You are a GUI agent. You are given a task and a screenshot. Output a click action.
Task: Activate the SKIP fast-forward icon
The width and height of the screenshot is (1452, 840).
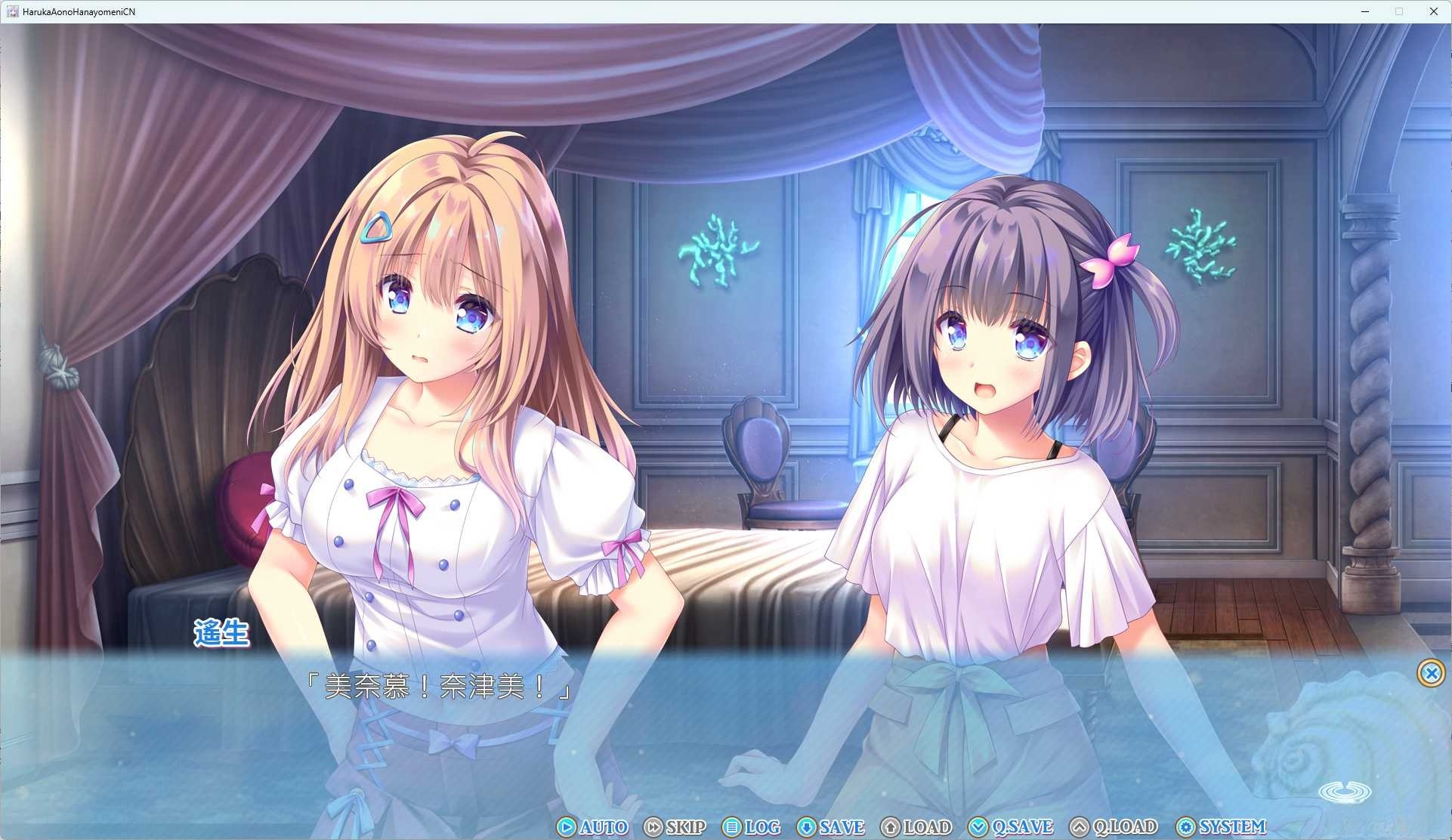(654, 827)
